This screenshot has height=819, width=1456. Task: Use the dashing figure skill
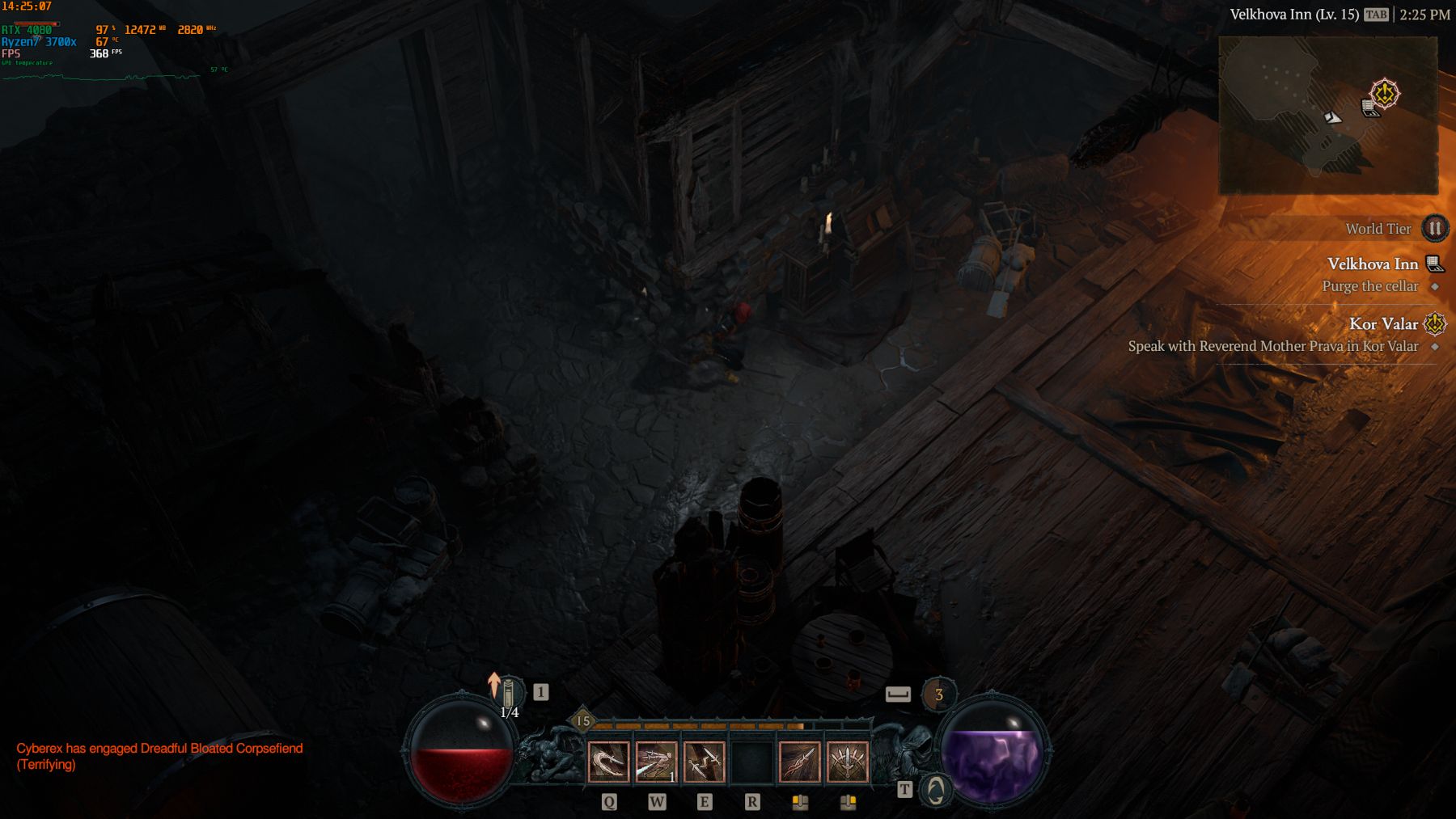pyautogui.click(x=656, y=762)
